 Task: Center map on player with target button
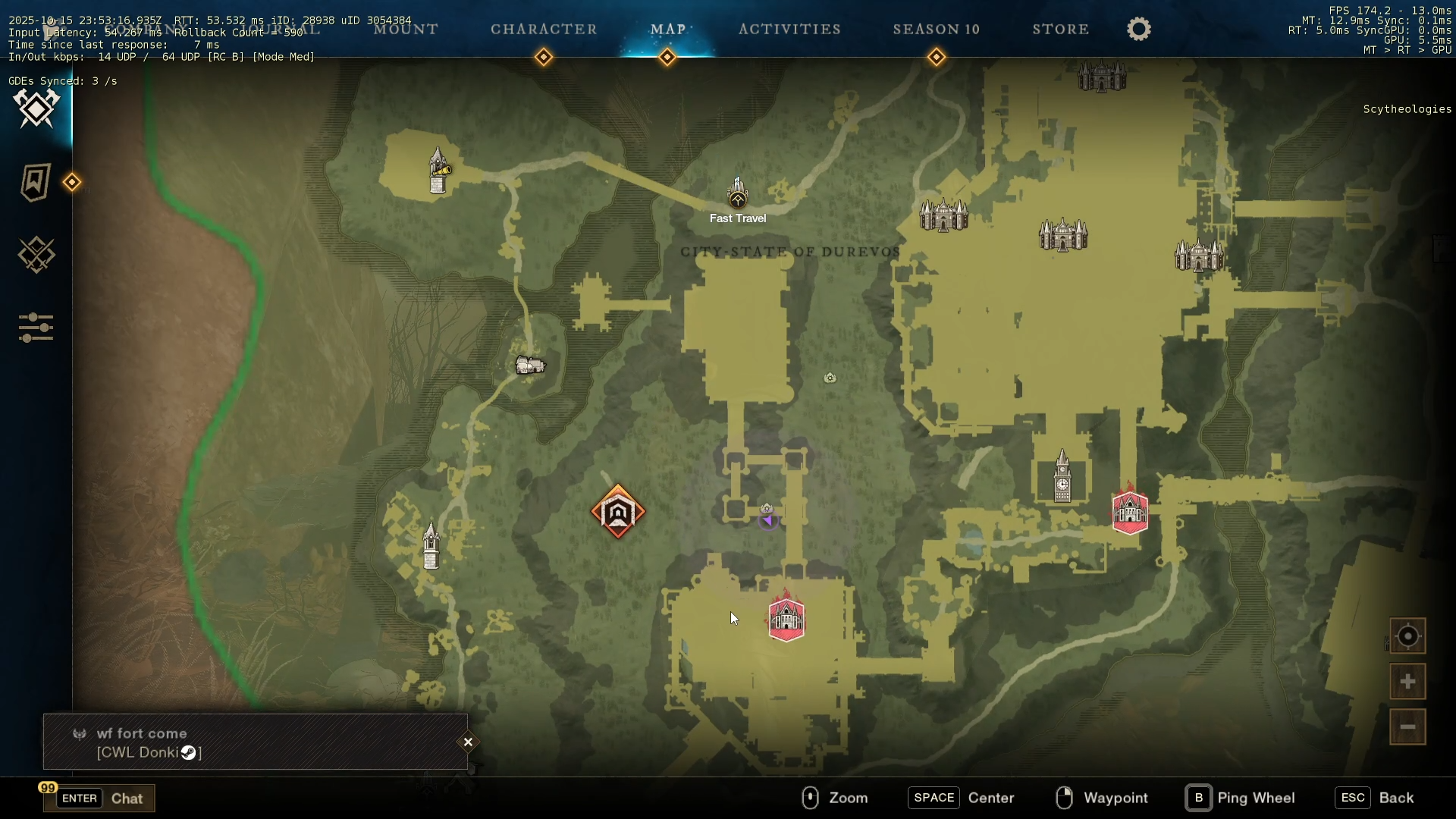coord(1407,636)
